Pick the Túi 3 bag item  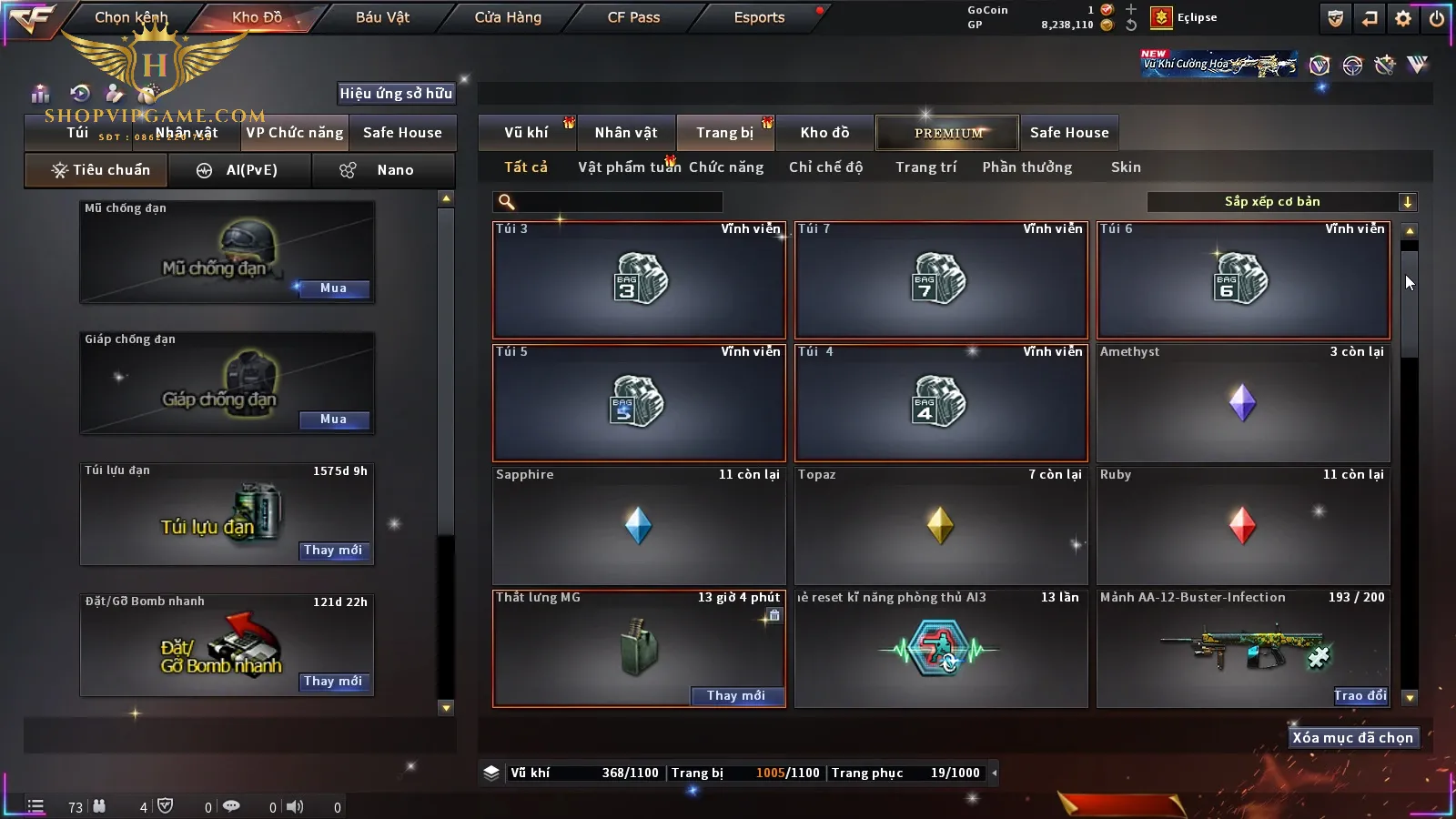click(x=638, y=279)
